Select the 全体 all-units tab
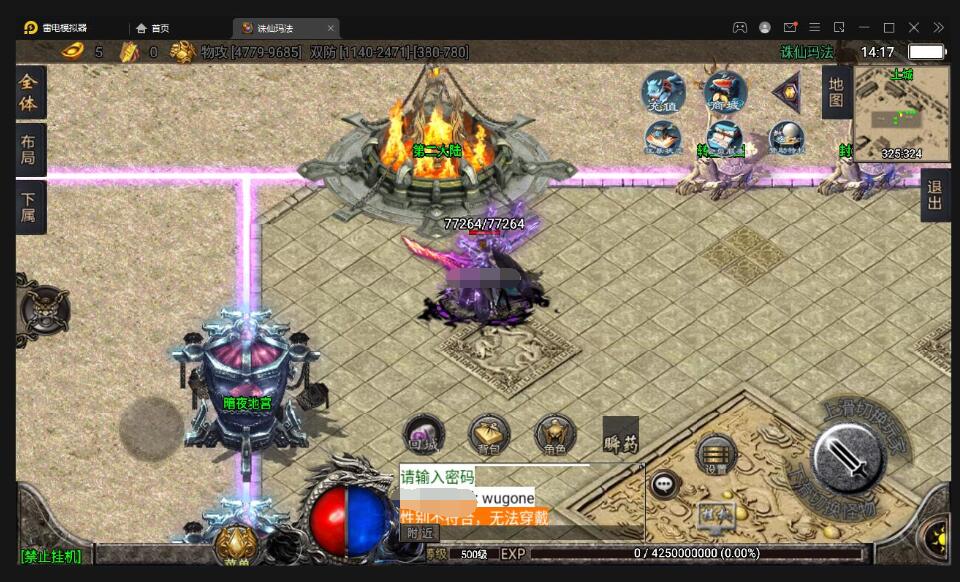Image resolution: width=960 pixels, height=582 pixels. 29,93
